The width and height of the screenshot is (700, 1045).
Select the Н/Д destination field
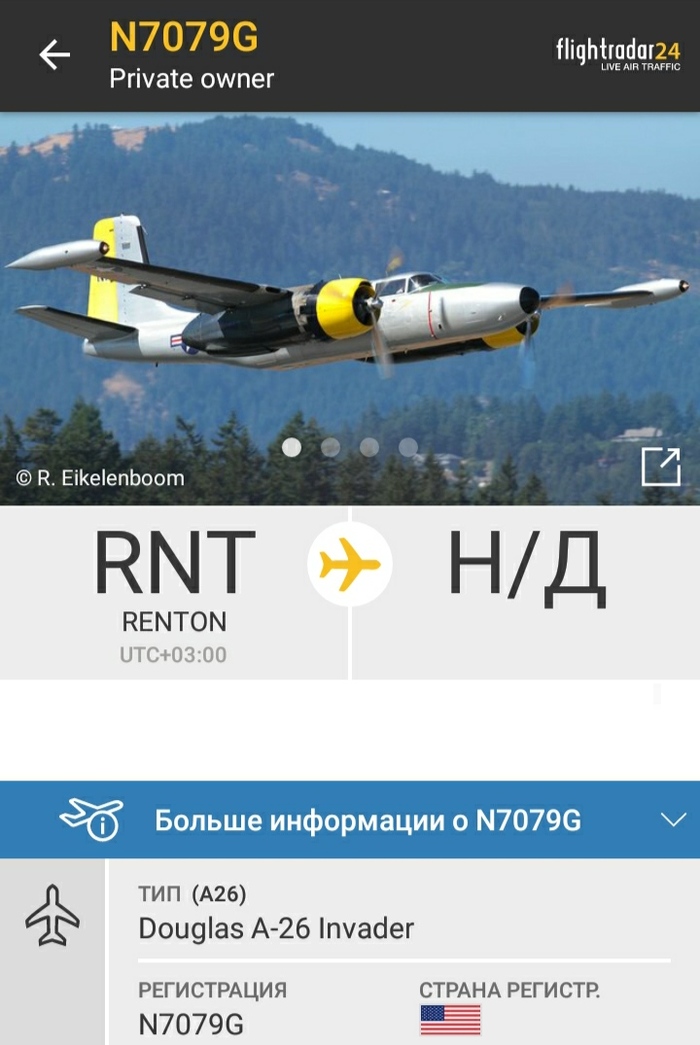click(526, 570)
